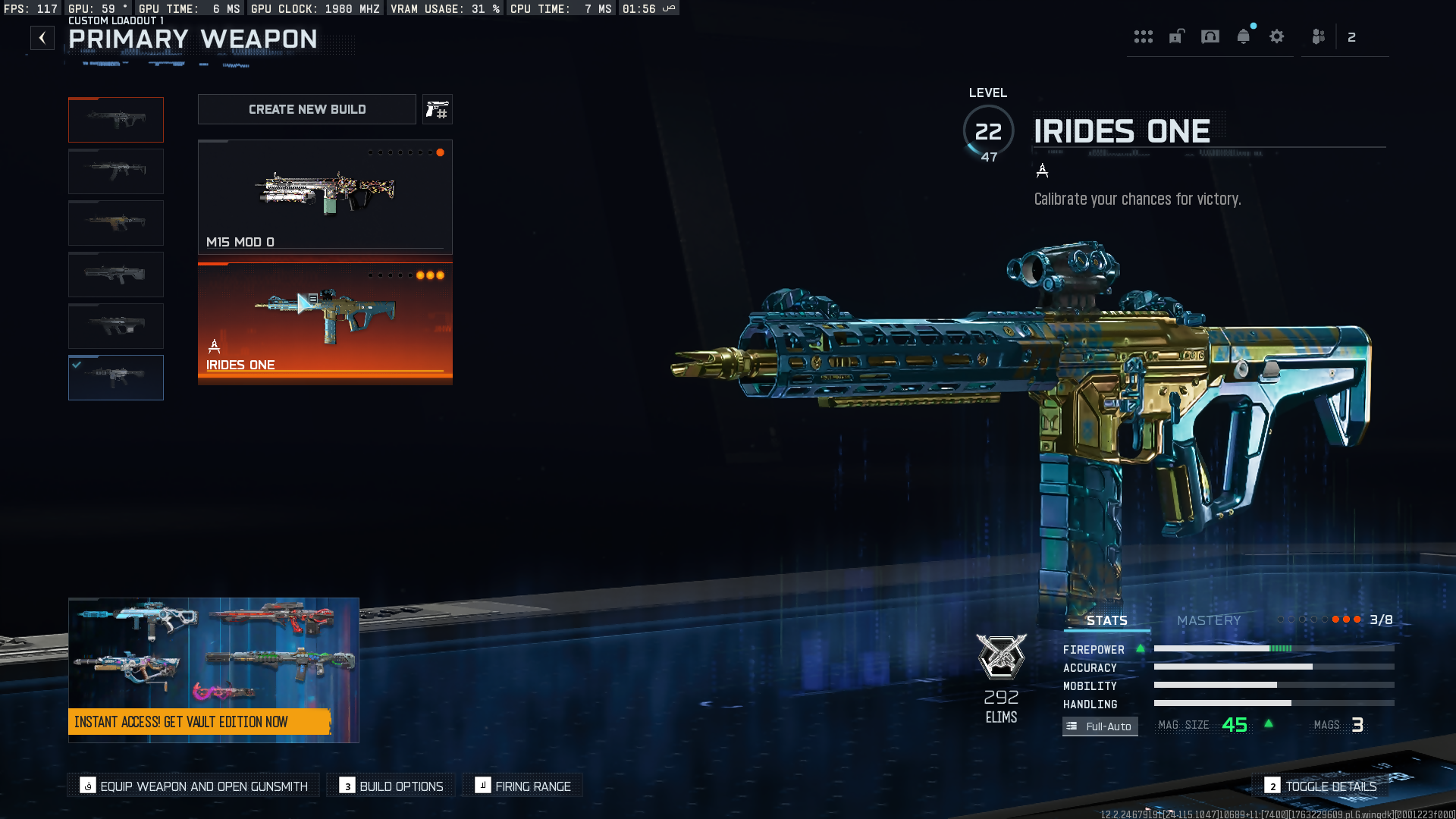Open the Vault Edition promo banner
Screen dimensions: 1456x819
pyautogui.click(x=213, y=670)
